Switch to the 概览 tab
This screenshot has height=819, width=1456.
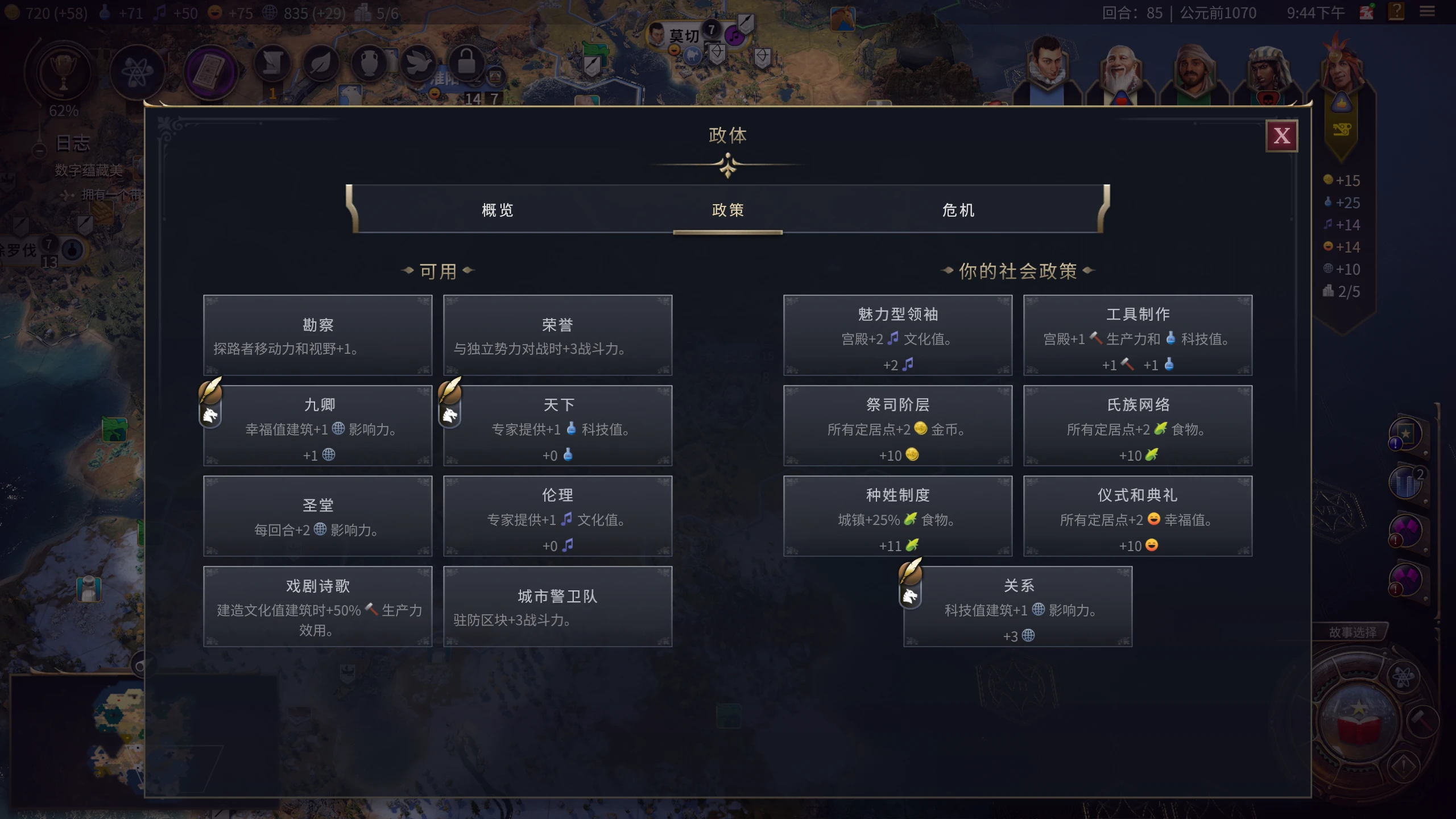pos(498,210)
